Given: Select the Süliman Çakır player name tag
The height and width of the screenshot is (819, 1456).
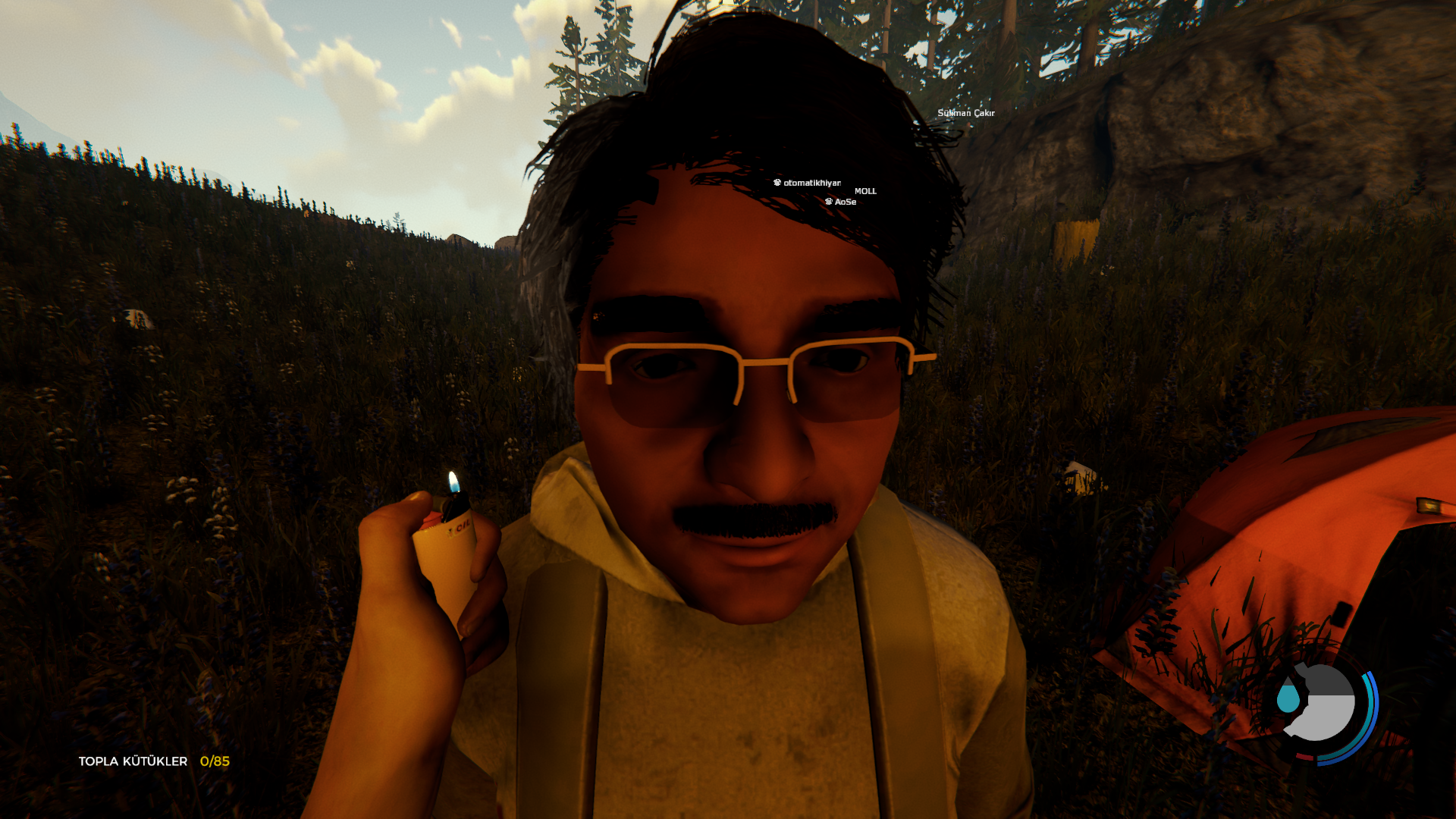Looking at the screenshot, I should (x=965, y=113).
